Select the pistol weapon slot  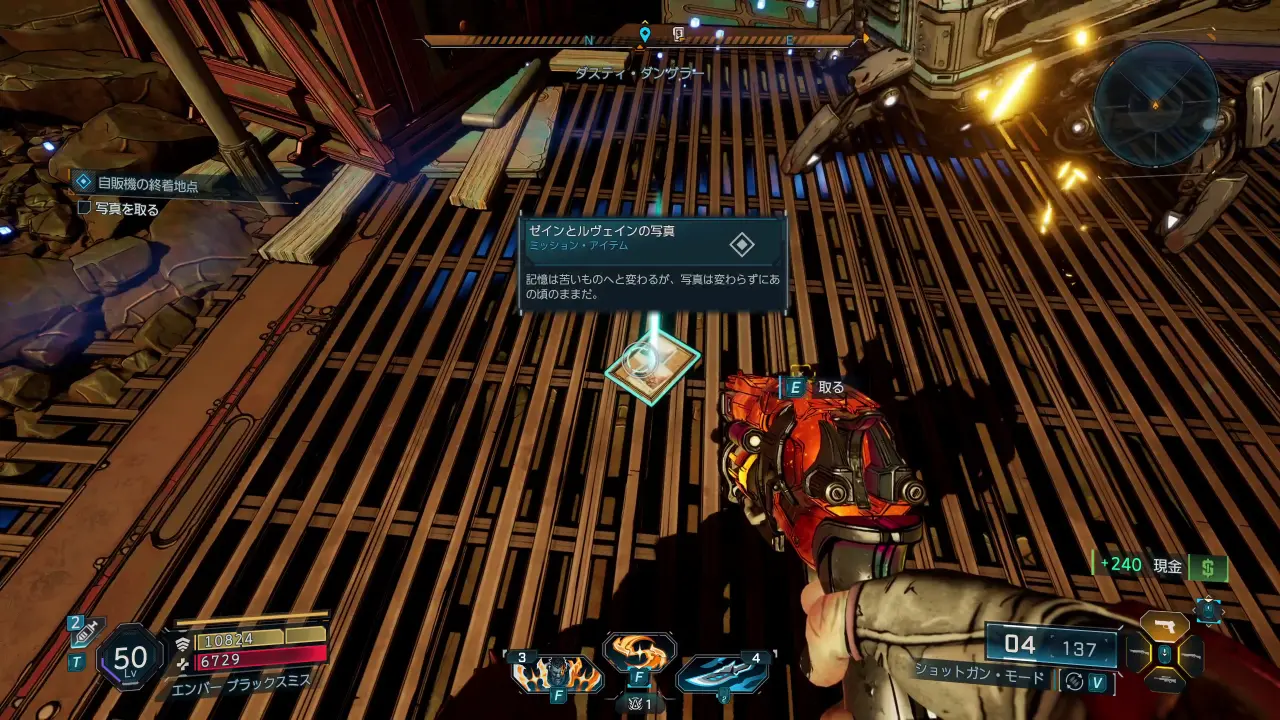1164,627
